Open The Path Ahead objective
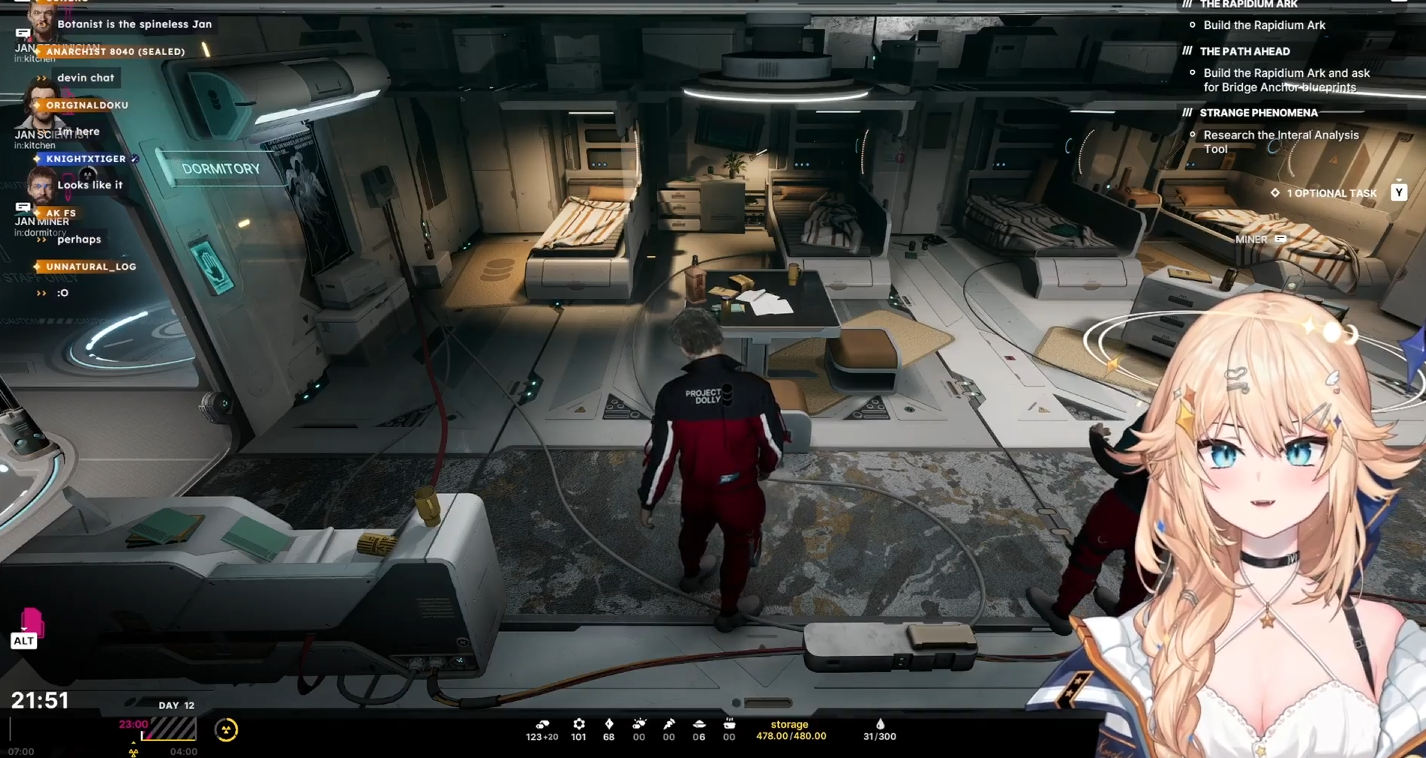 click(x=1244, y=51)
